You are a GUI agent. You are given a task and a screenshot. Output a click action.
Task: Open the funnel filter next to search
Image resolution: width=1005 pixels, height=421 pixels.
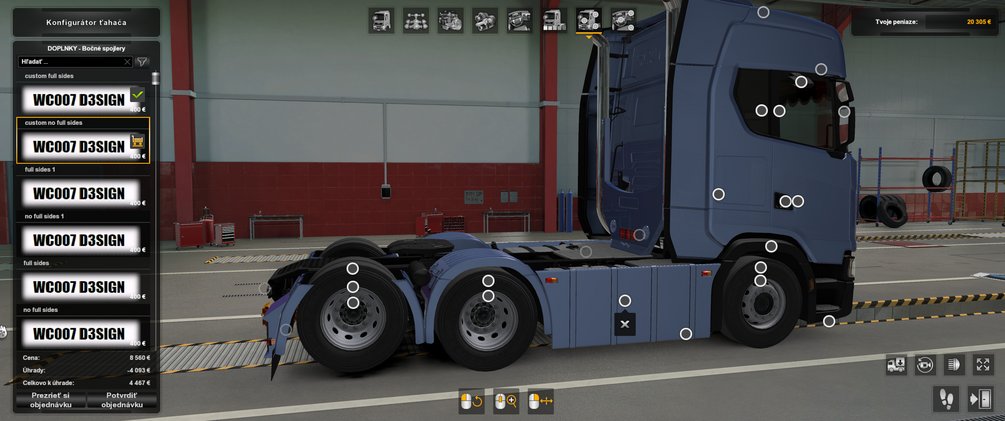point(142,62)
